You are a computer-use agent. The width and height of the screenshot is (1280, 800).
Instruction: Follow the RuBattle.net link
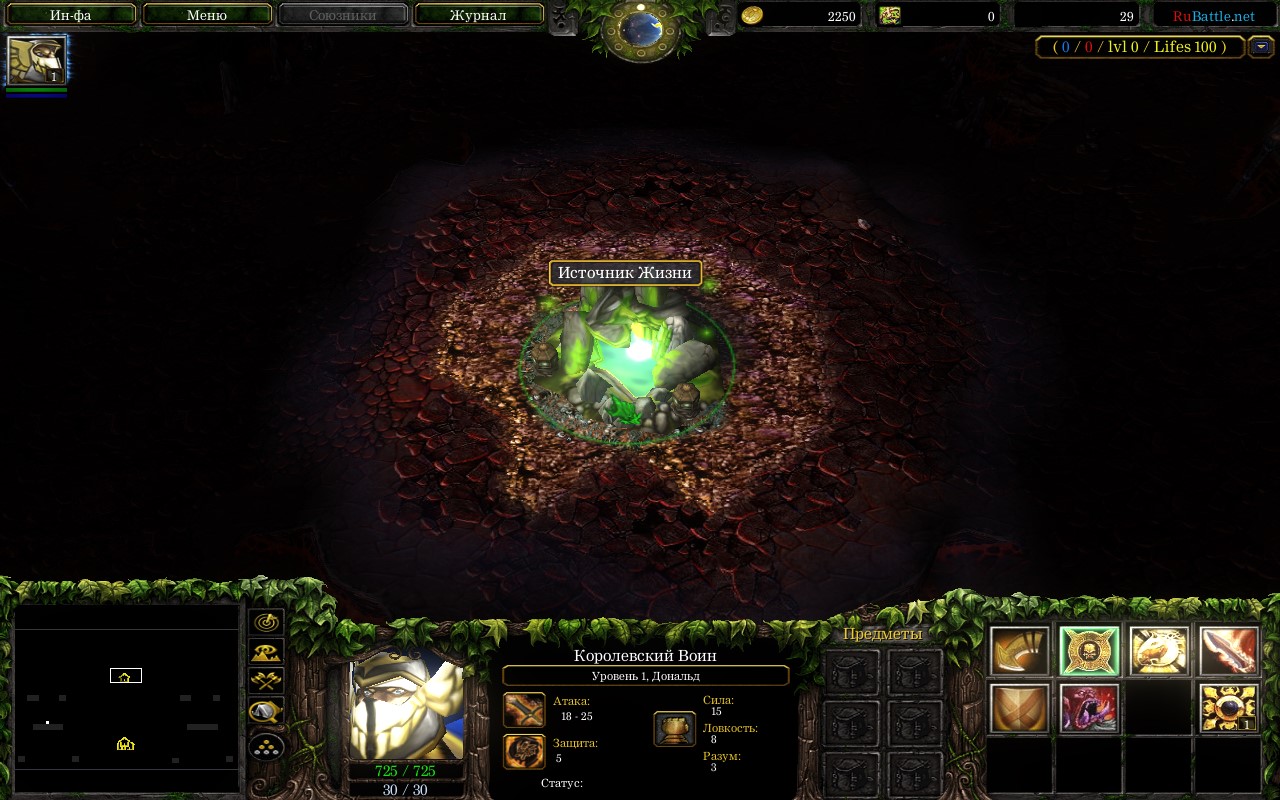[x=1213, y=15]
